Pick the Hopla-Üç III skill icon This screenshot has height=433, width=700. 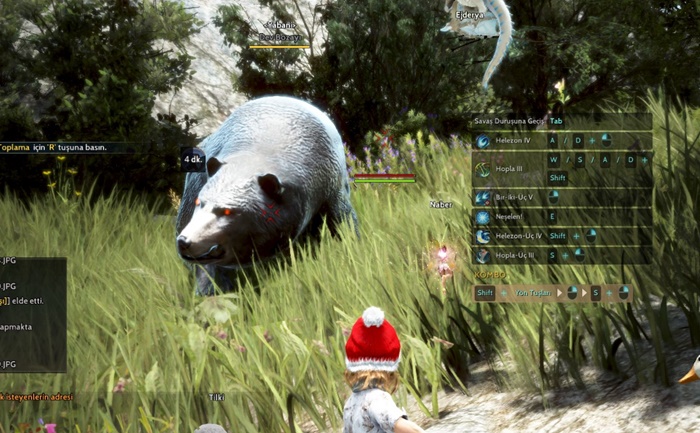483,255
